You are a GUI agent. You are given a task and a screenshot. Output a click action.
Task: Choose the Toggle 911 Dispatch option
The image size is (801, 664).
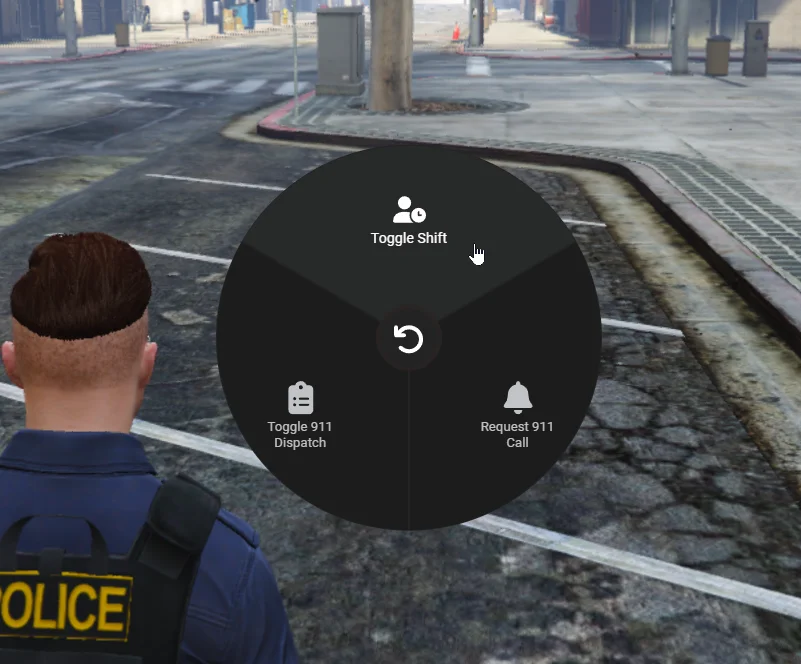pos(300,415)
